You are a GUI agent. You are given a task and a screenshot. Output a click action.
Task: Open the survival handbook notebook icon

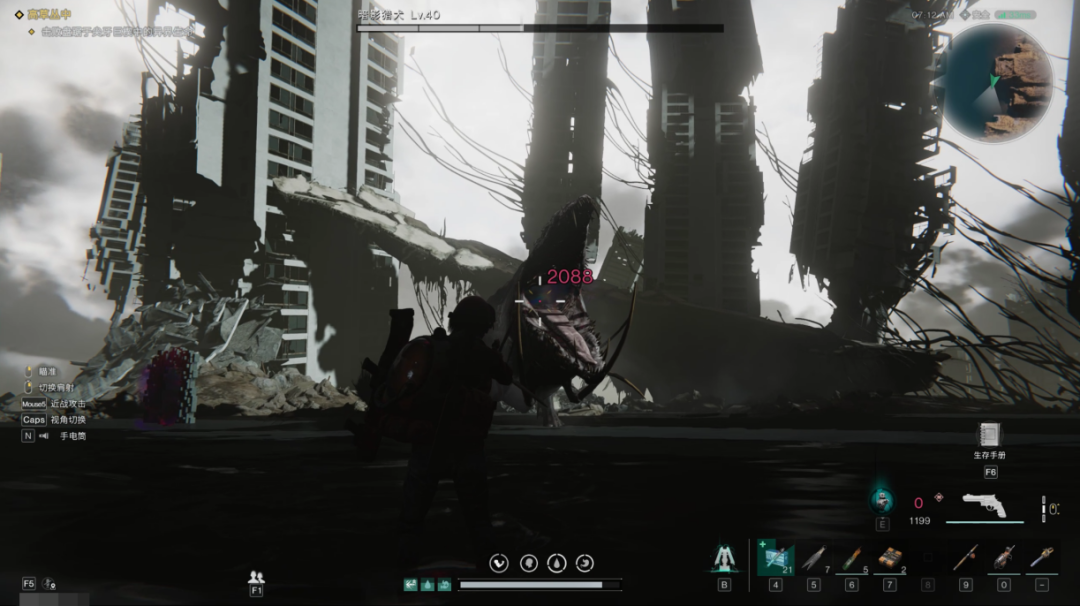[x=990, y=435]
